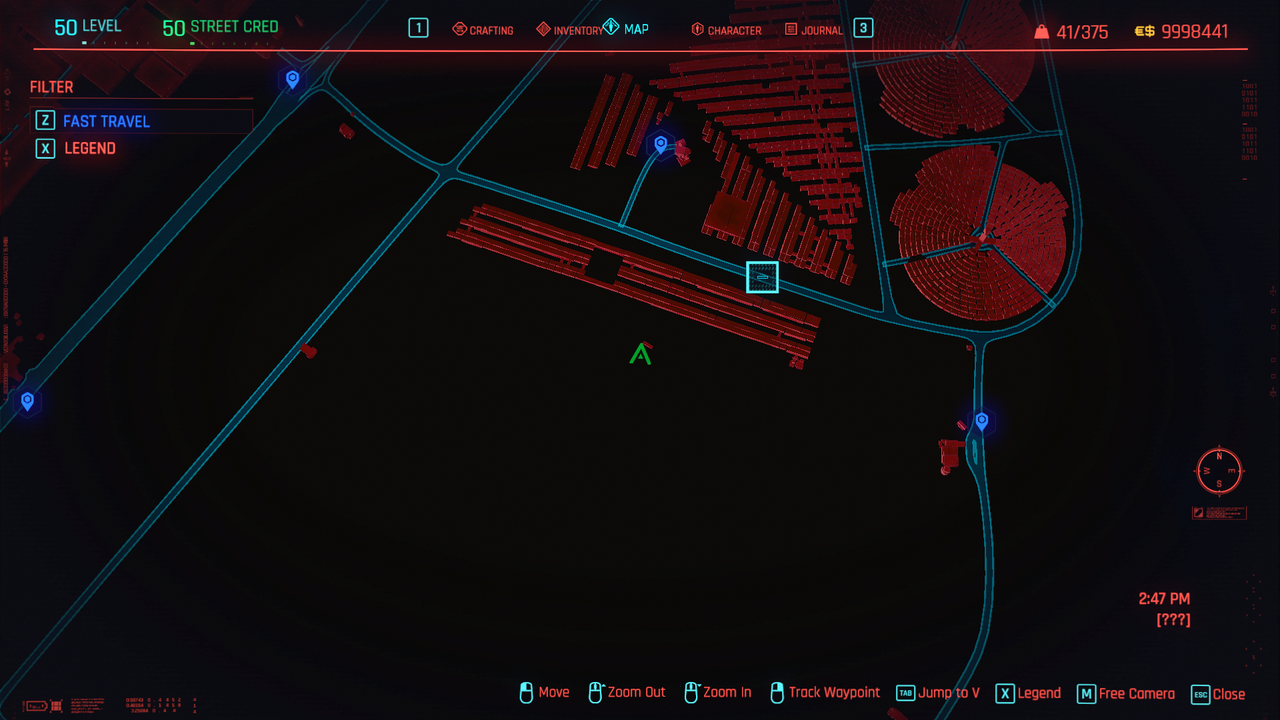This screenshot has width=1280, height=720.
Task: Switch to the Journal tab
Action: click(815, 30)
